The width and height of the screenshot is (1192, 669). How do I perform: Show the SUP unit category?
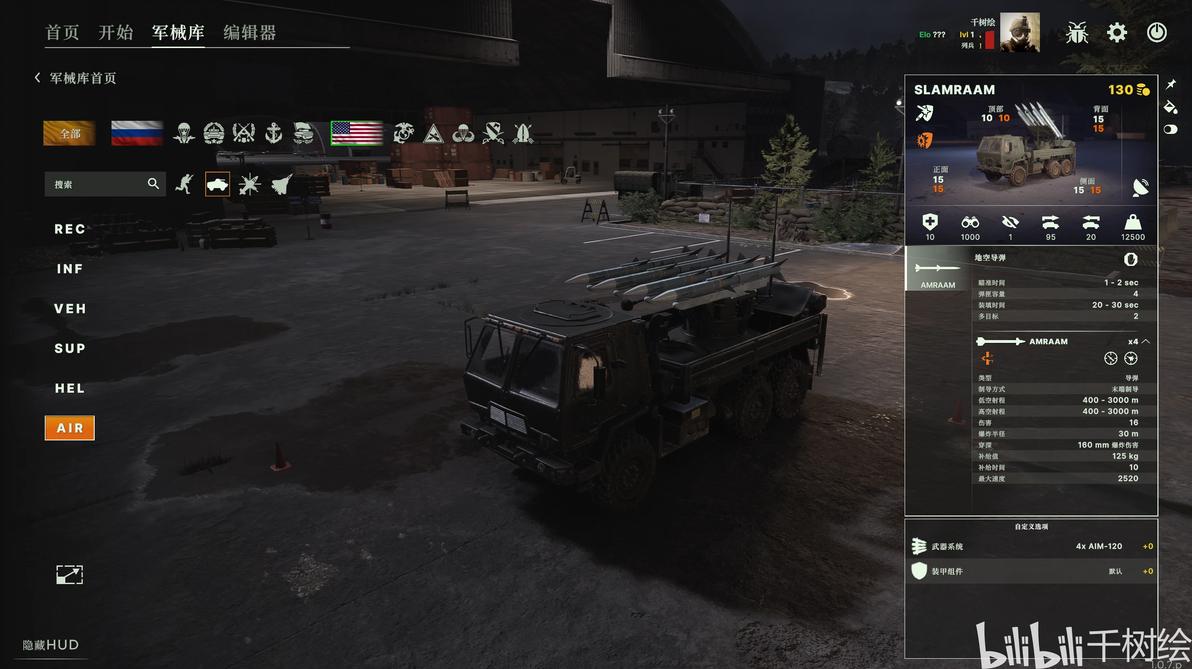click(70, 349)
